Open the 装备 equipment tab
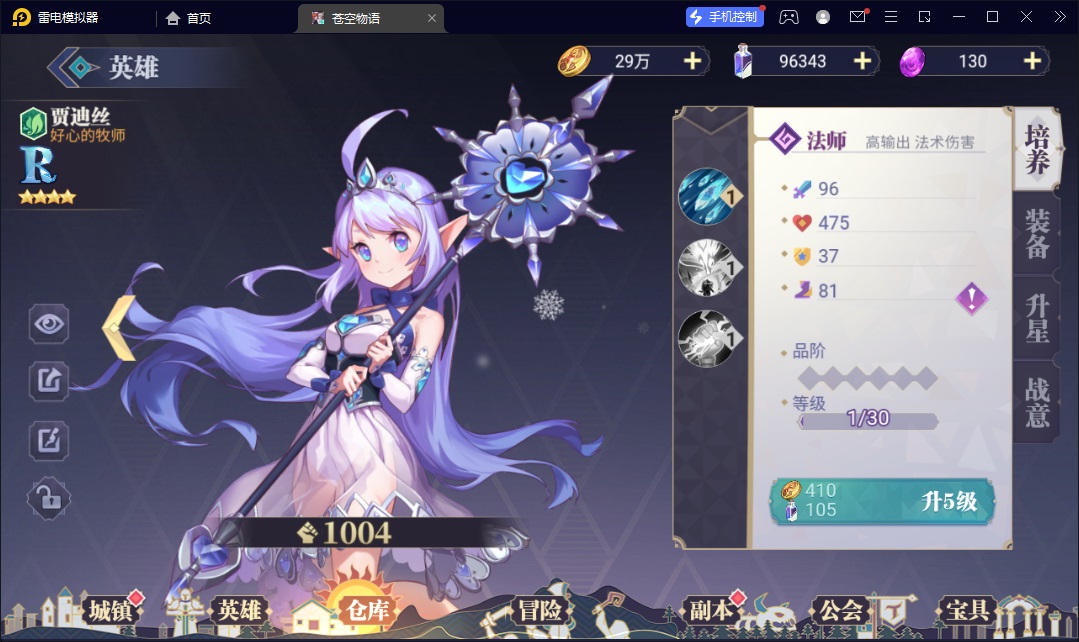The width and height of the screenshot is (1079, 642). pos(1037,234)
